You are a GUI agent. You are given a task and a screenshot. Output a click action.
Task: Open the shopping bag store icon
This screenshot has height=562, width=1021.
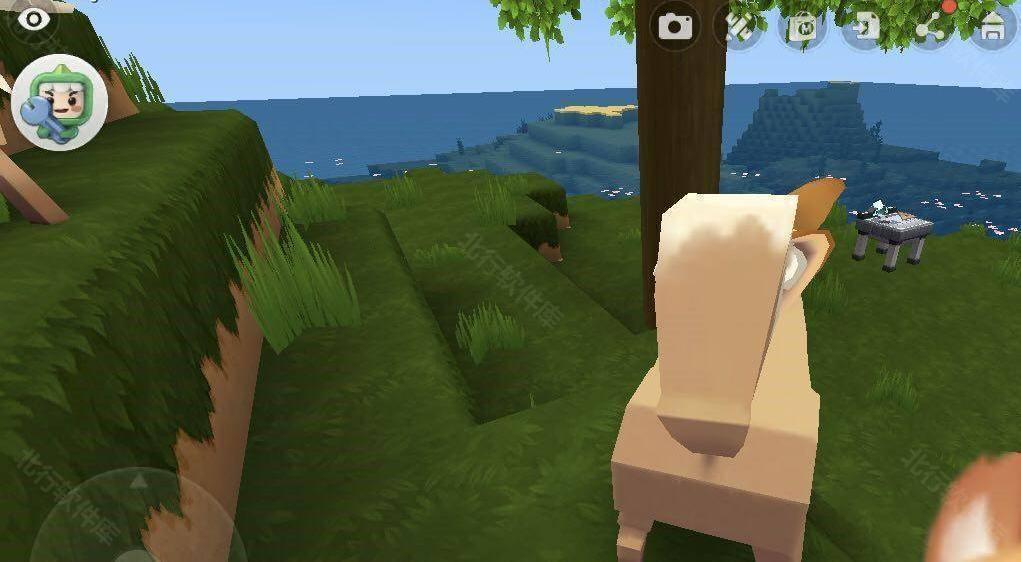tap(802, 27)
